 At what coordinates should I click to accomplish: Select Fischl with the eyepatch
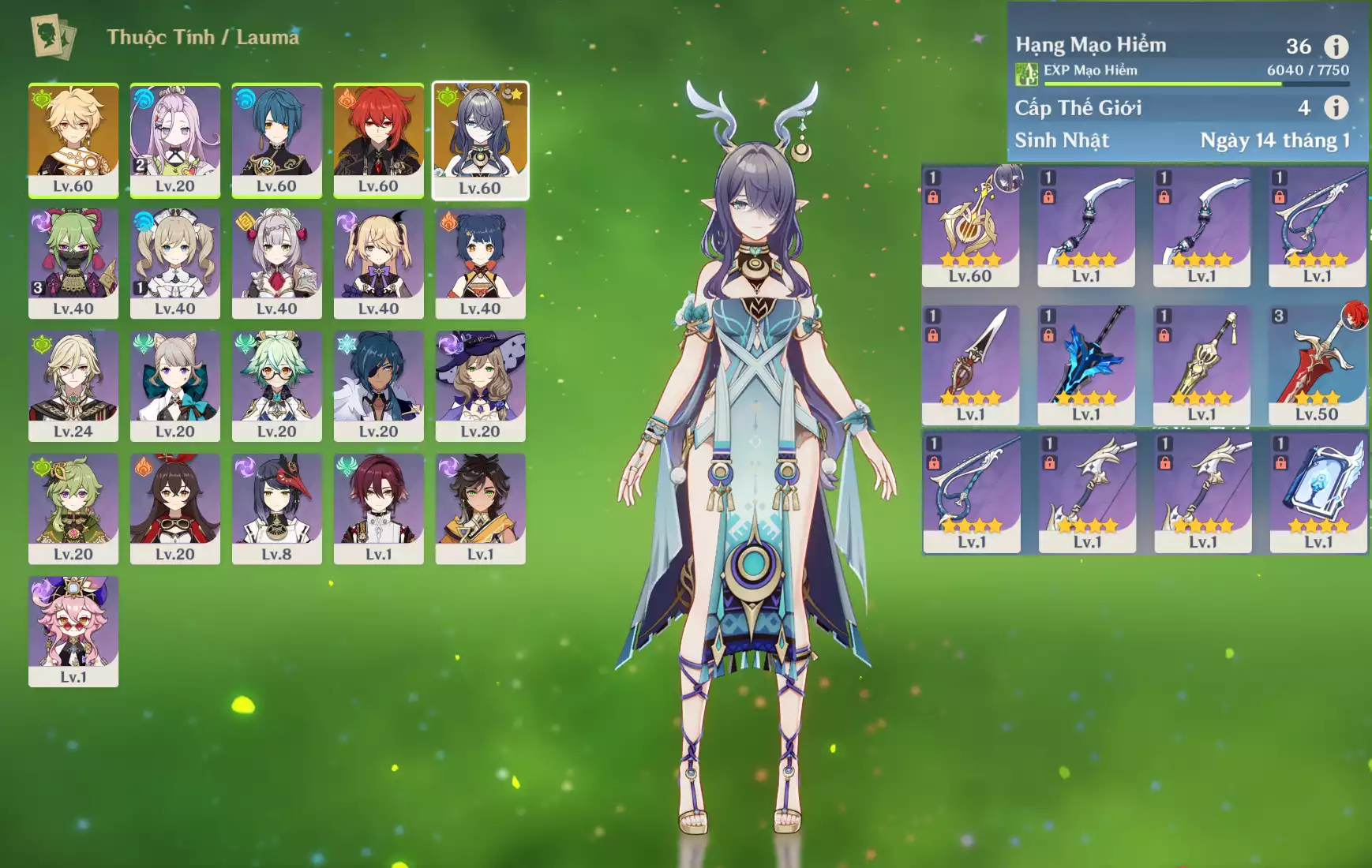378,262
